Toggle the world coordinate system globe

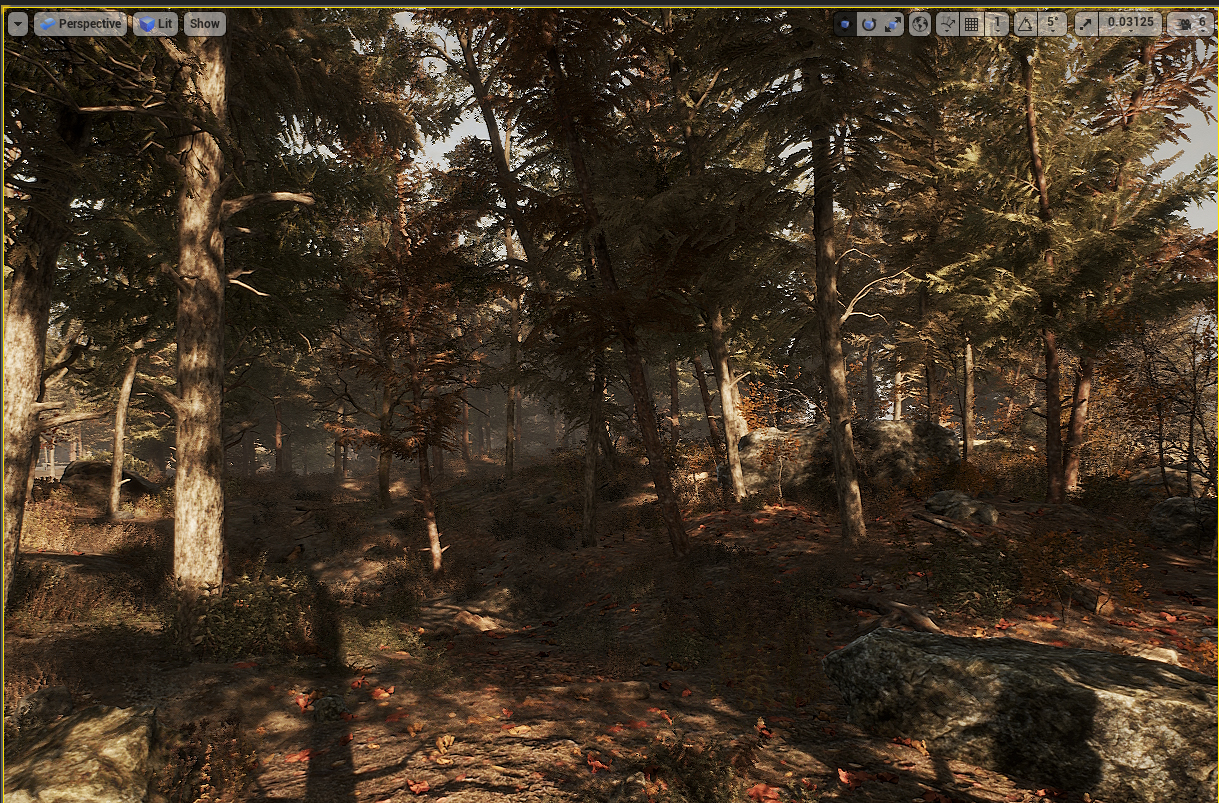920,24
